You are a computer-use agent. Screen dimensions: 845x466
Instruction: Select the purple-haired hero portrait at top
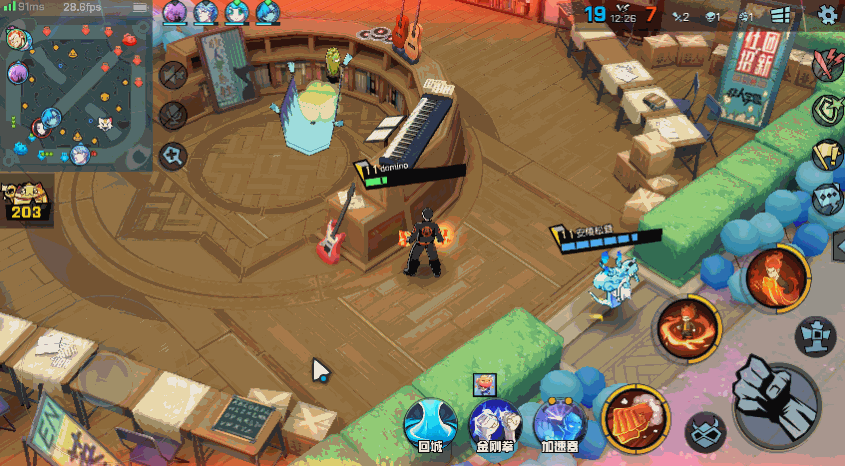(174, 12)
